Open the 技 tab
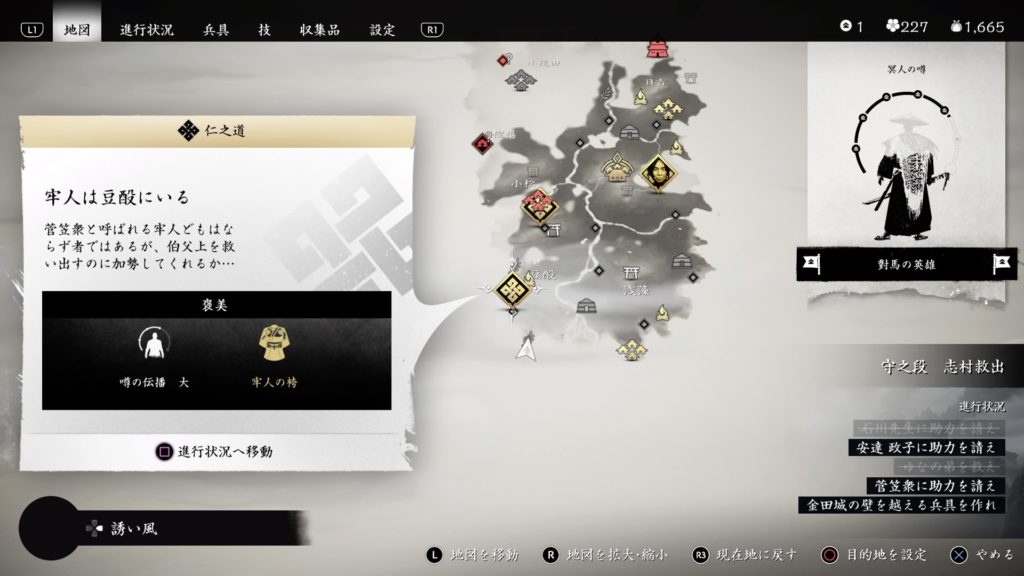The width and height of the screenshot is (1024, 576). click(x=264, y=29)
